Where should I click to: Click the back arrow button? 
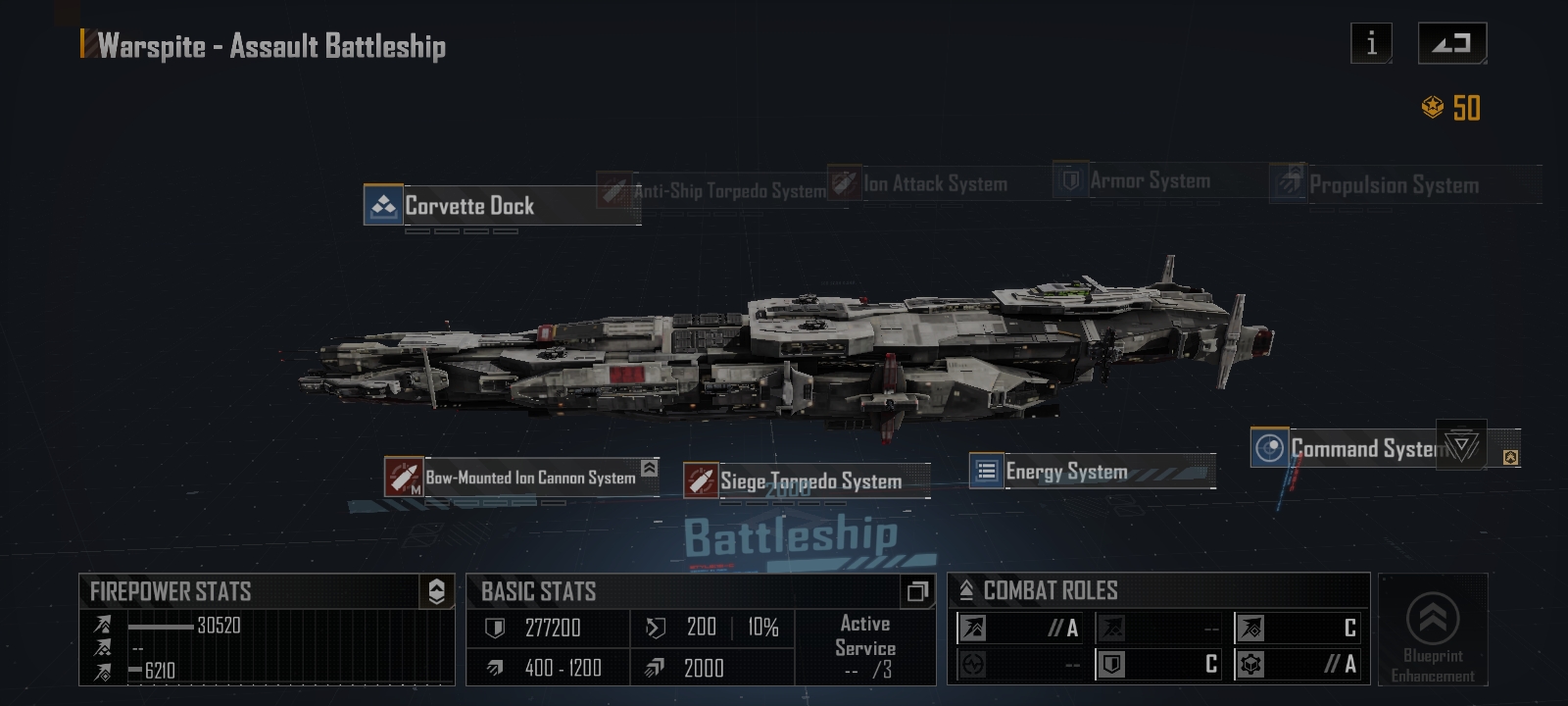(1451, 43)
